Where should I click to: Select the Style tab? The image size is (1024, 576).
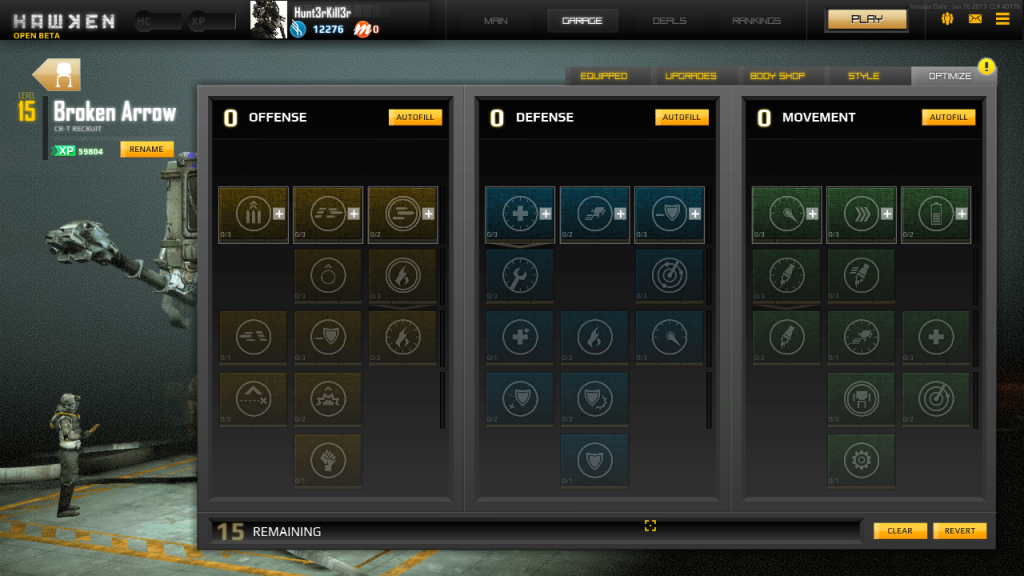(x=863, y=76)
